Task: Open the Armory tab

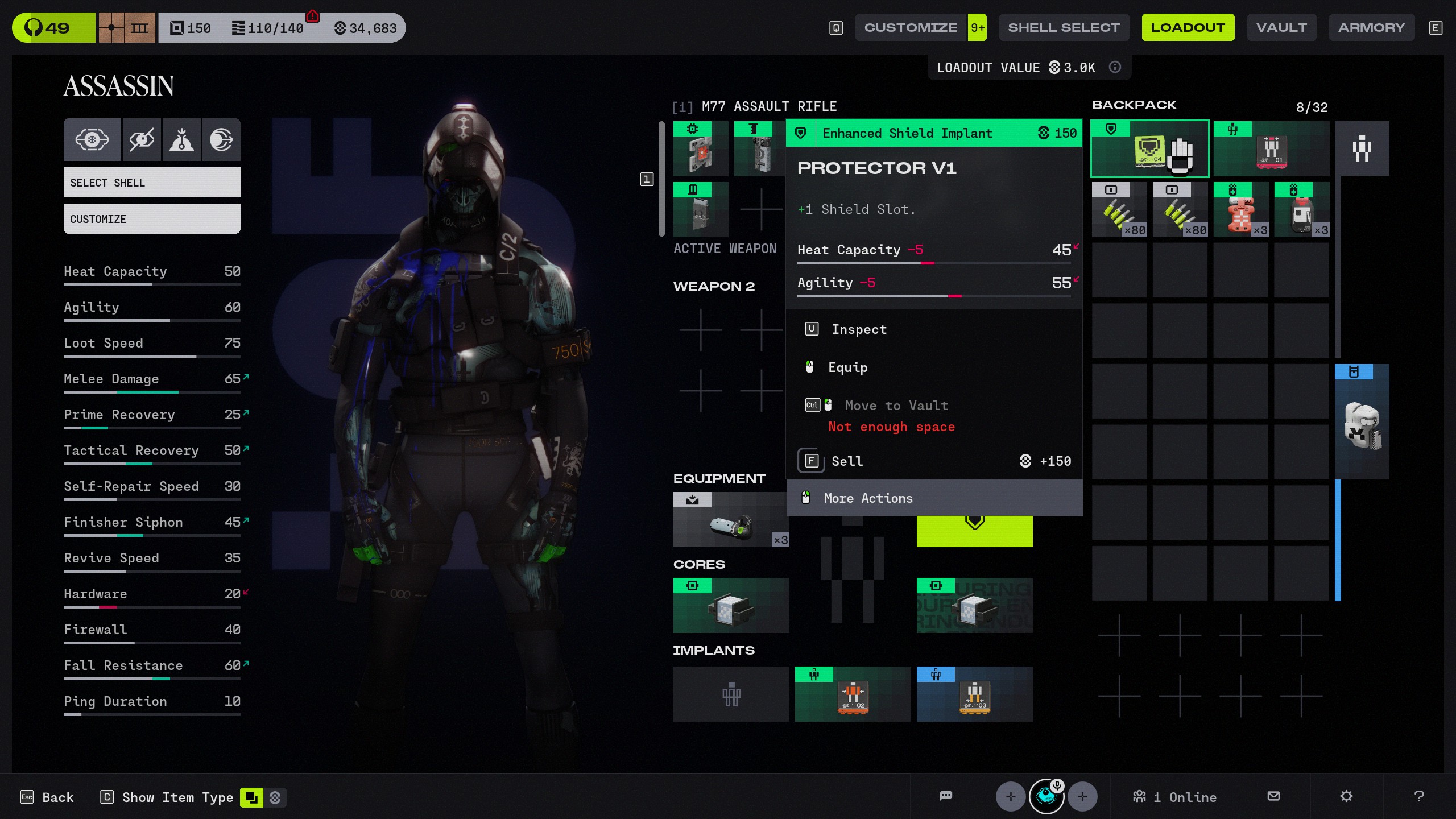Action: (1371, 27)
